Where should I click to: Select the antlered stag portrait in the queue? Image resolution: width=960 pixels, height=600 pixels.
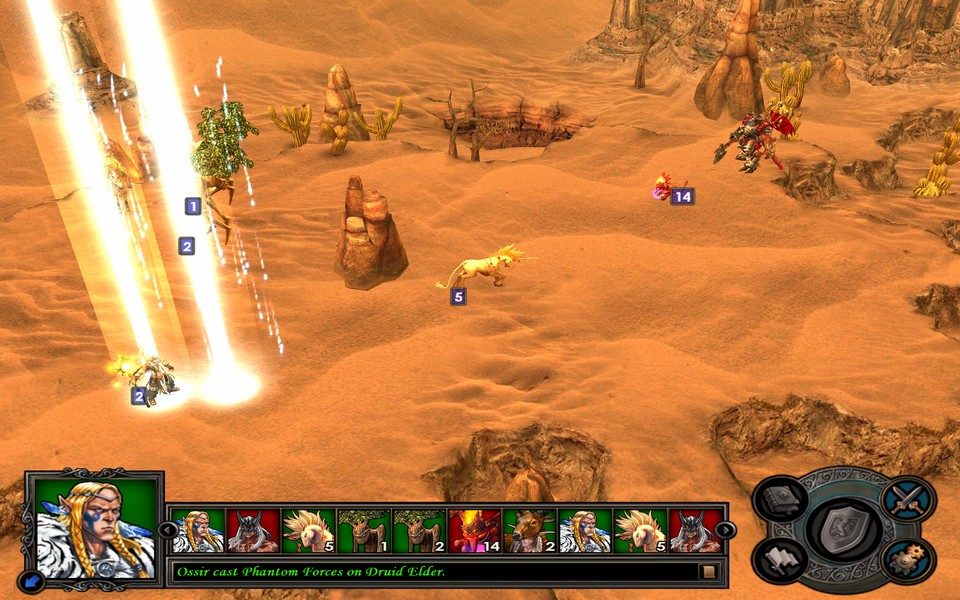(529, 531)
